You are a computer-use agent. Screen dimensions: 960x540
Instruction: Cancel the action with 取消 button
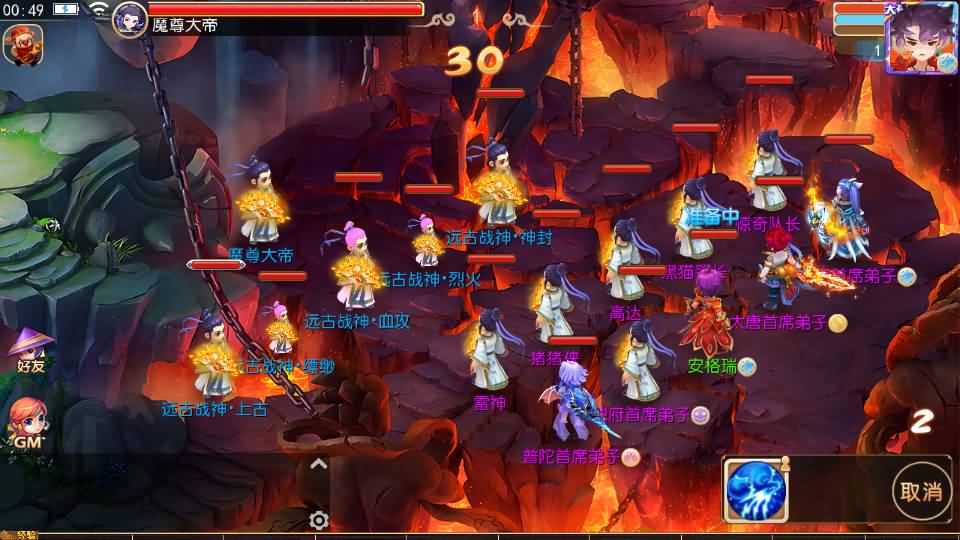tap(920, 490)
